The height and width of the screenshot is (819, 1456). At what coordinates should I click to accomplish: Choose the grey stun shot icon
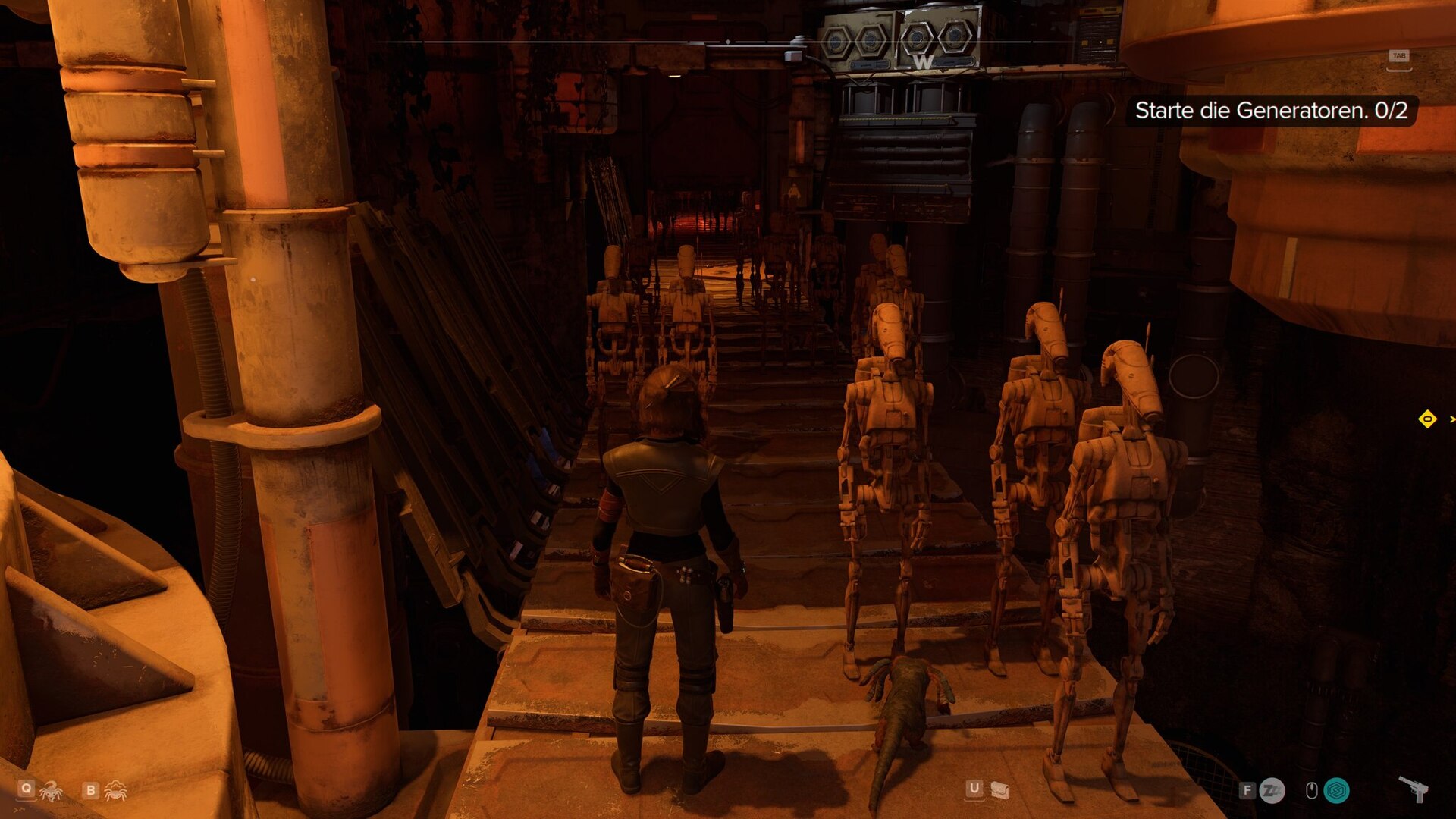tap(1272, 791)
